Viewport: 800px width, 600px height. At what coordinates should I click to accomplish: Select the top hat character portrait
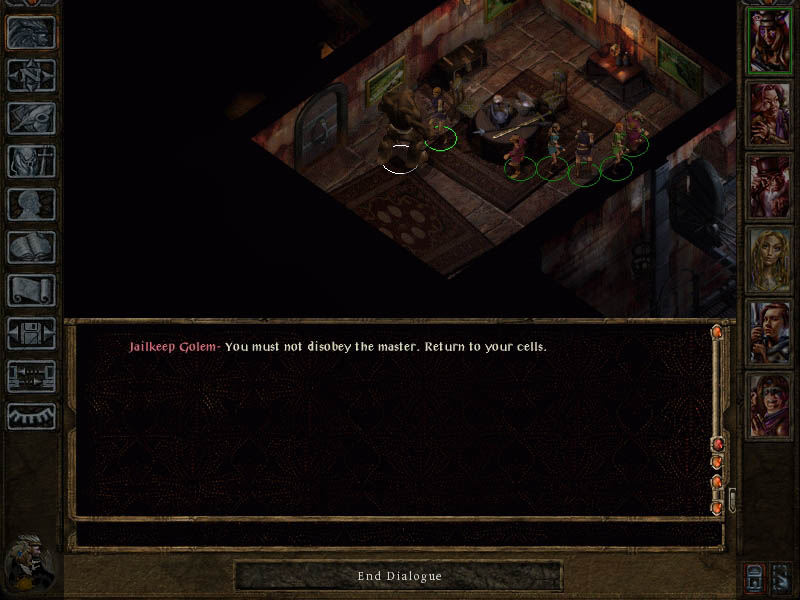tap(770, 186)
